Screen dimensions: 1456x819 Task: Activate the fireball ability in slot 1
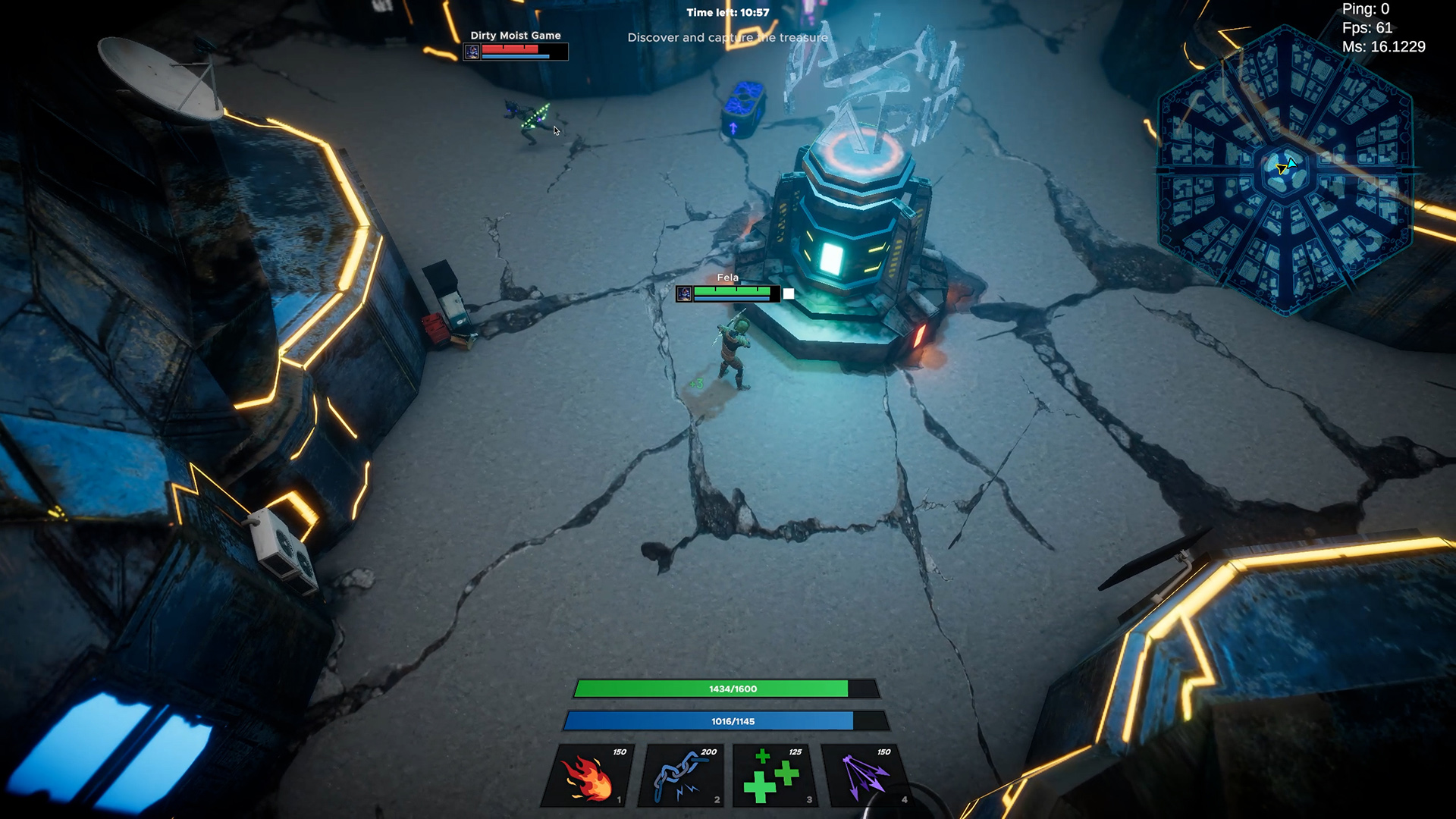click(587, 776)
